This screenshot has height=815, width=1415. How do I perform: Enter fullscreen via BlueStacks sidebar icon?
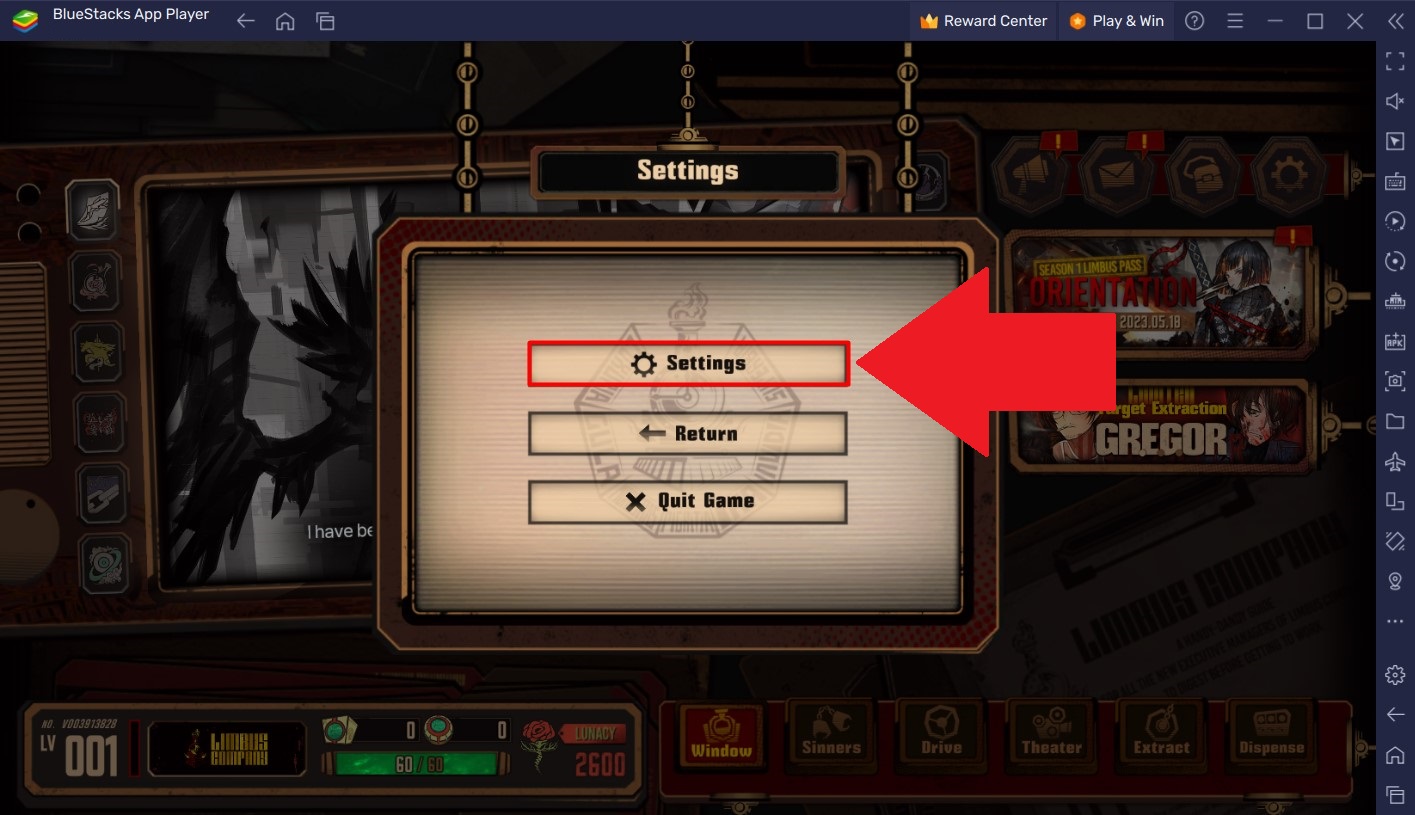1395,61
